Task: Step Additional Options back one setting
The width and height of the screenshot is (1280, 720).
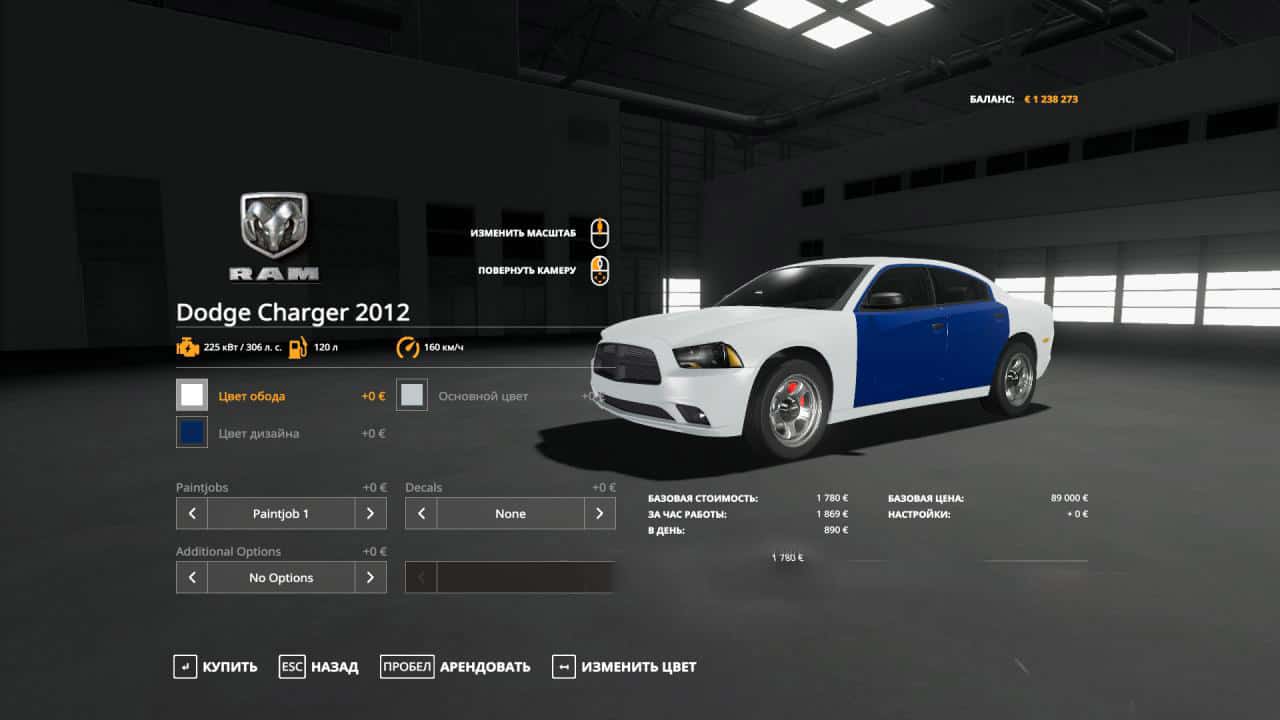Action: point(192,577)
